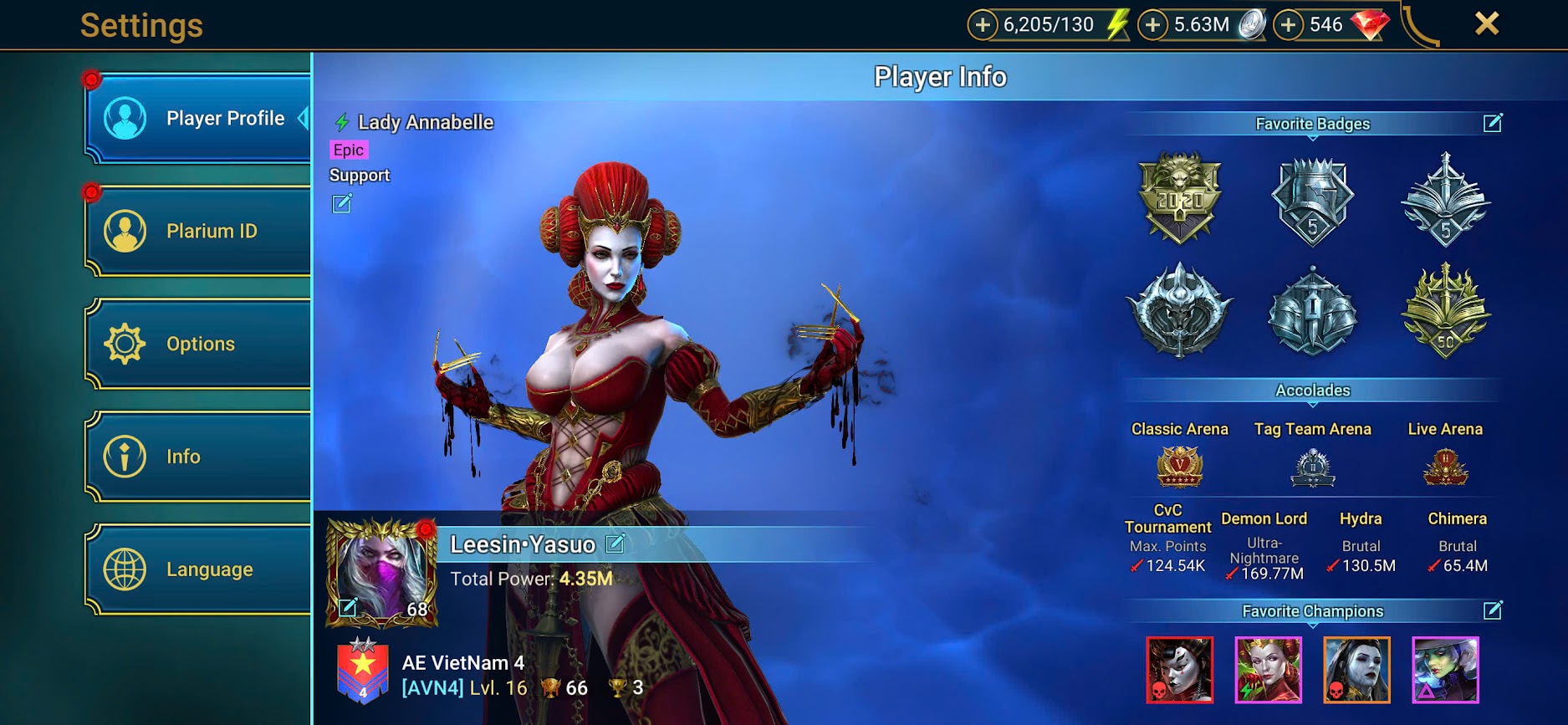The image size is (1568, 725).
Task: Open the Language settings
Action: [199, 569]
